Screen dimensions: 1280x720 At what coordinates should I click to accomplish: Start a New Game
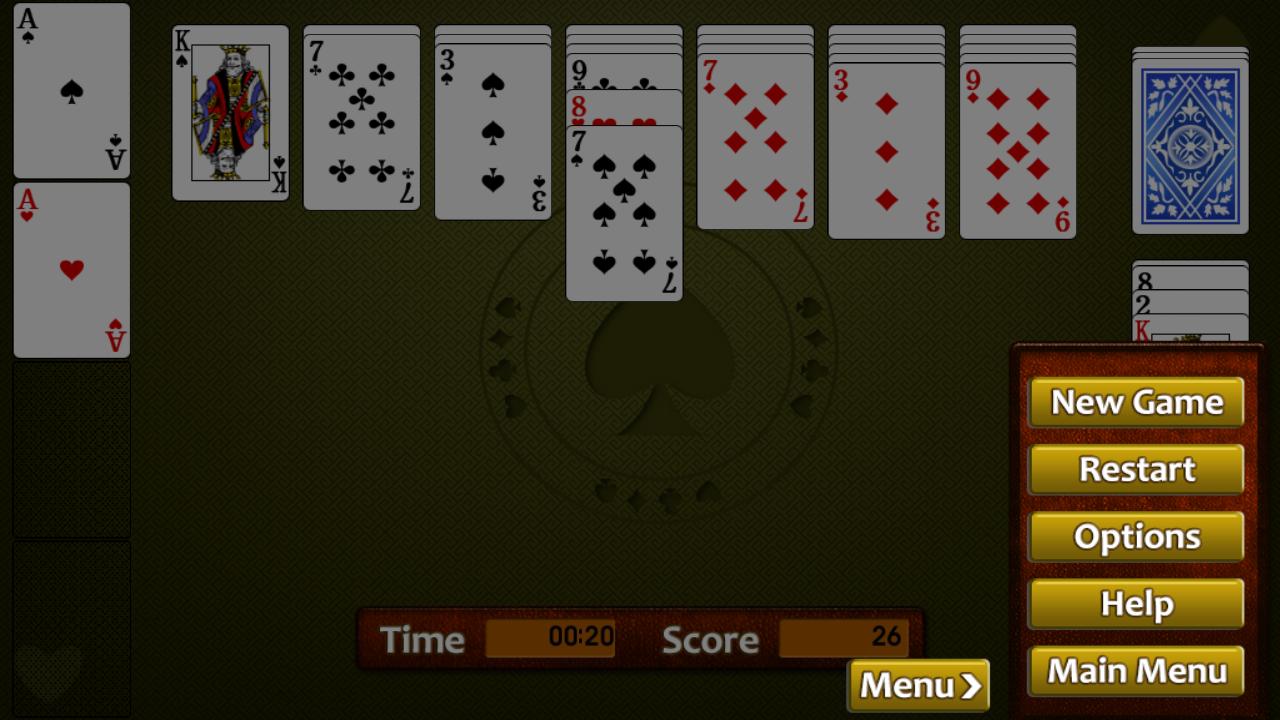click(1136, 402)
